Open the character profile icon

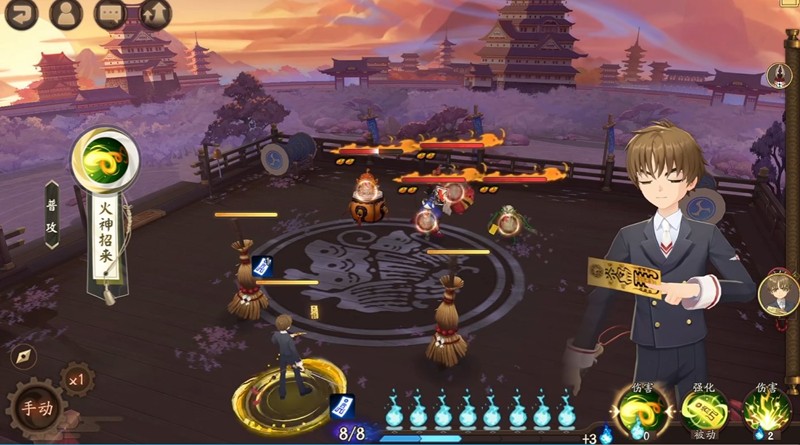[65, 13]
